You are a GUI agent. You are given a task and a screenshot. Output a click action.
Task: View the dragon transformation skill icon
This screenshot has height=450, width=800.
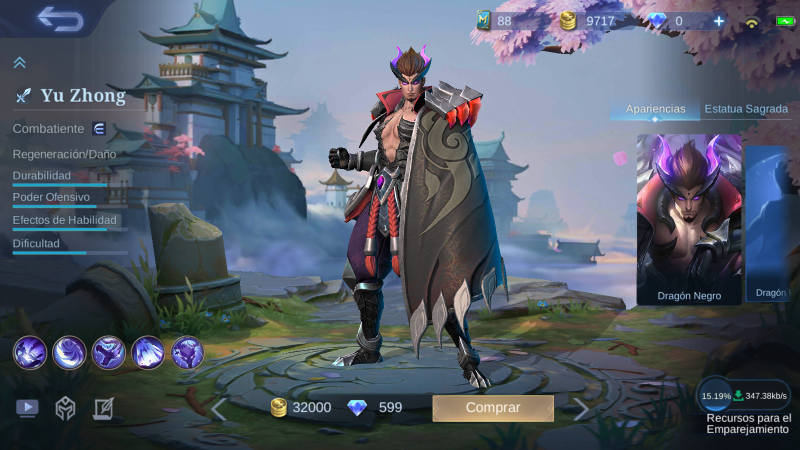click(x=187, y=352)
